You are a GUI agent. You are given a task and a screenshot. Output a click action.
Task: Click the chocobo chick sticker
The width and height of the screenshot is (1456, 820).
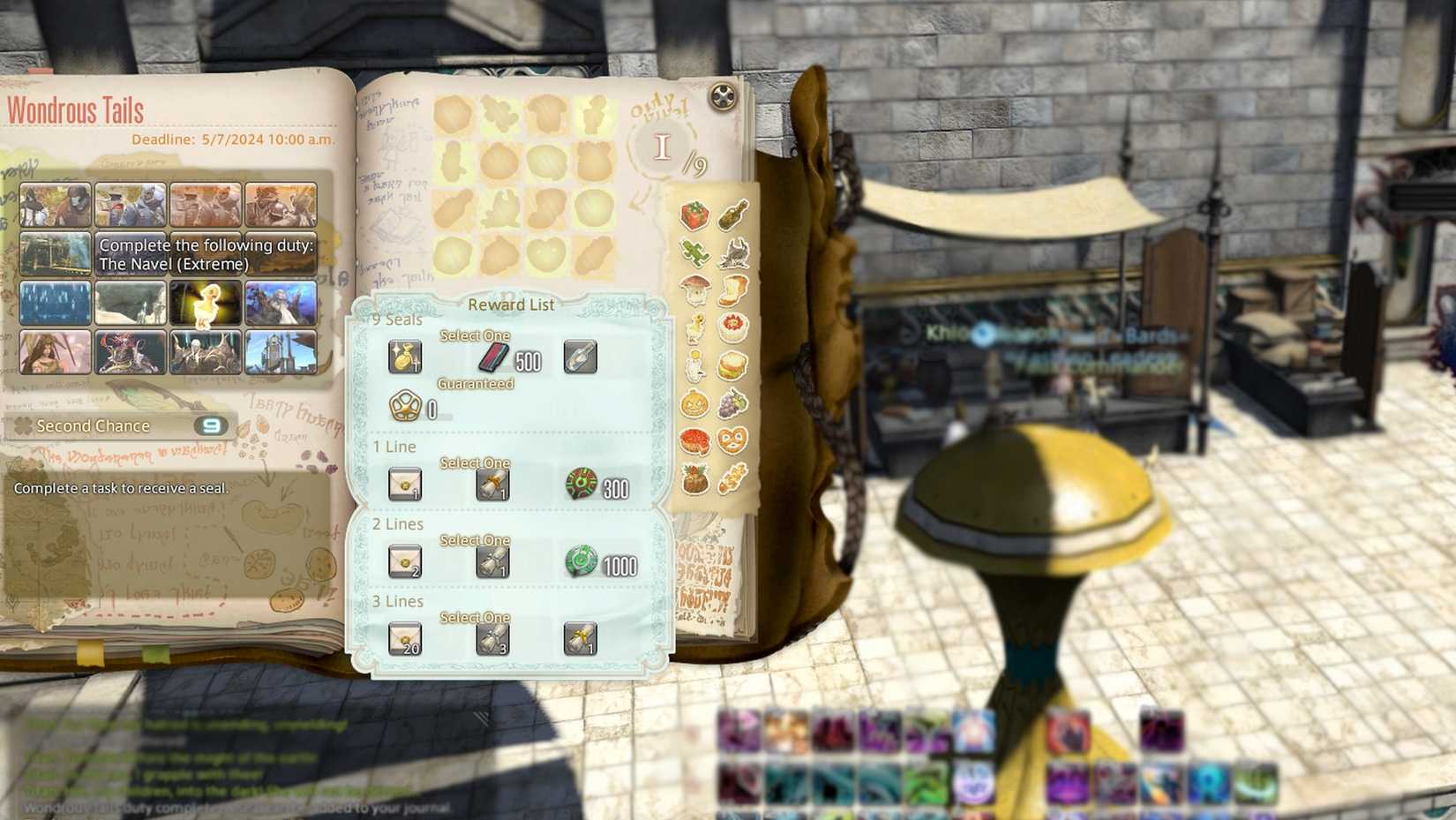click(694, 327)
